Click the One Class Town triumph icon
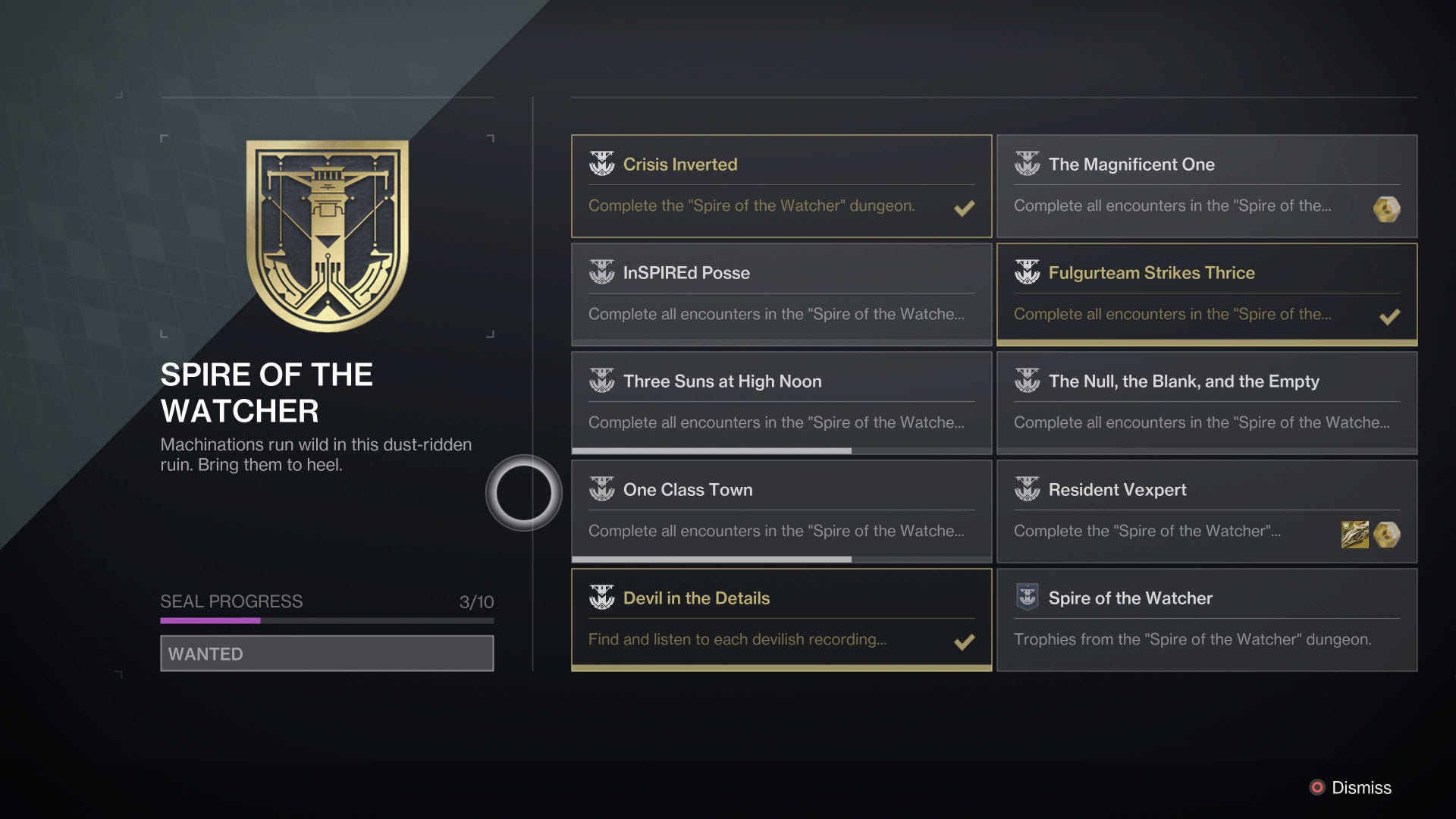1456x819 pixels. pyautogui.click(x=600, y=489)
